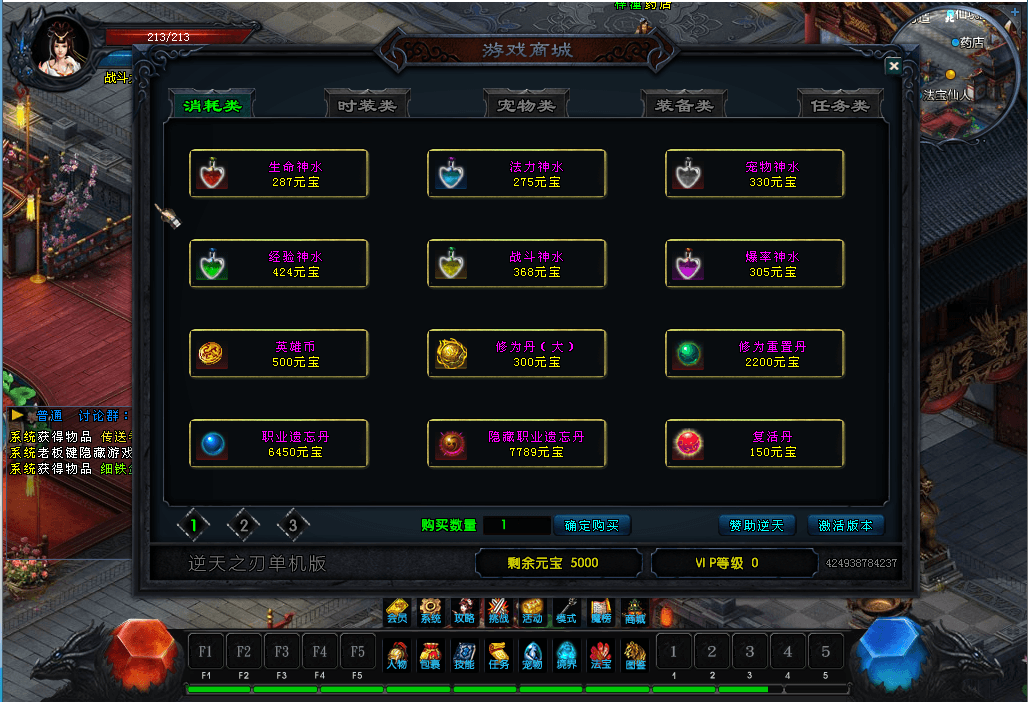
Task: Show the 装备类 shop tab
Action: (684, 105)
